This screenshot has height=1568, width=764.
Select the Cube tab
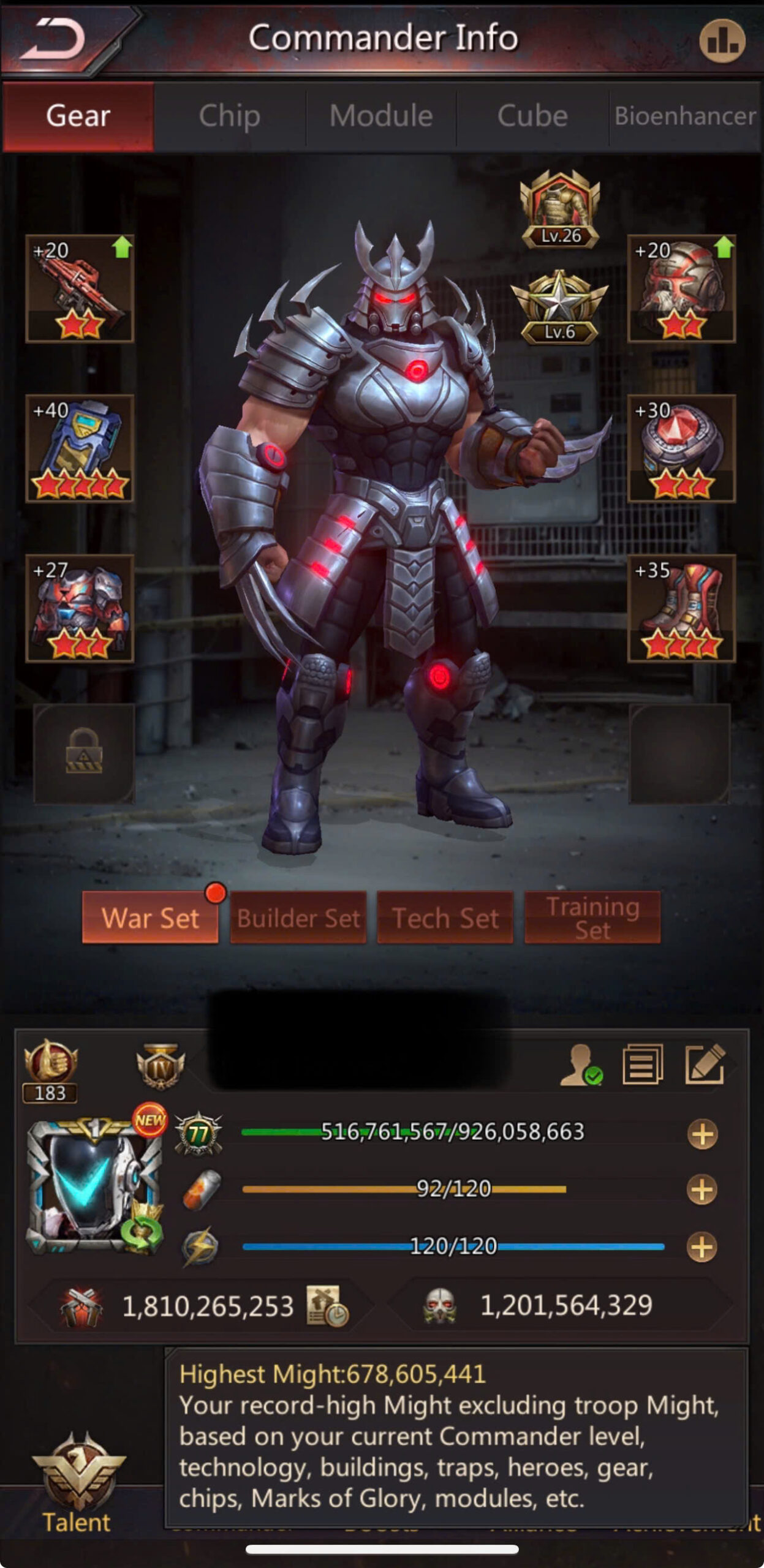click(532, 116)
